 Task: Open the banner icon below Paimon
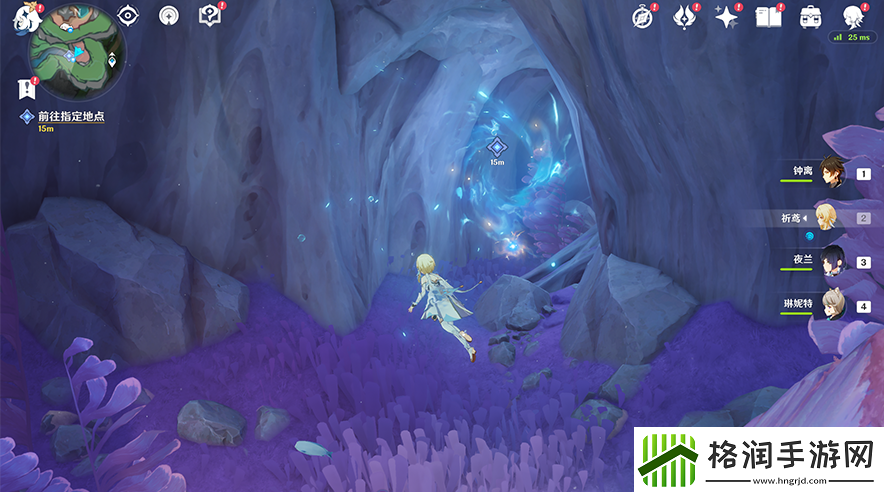tap(26, 88)
